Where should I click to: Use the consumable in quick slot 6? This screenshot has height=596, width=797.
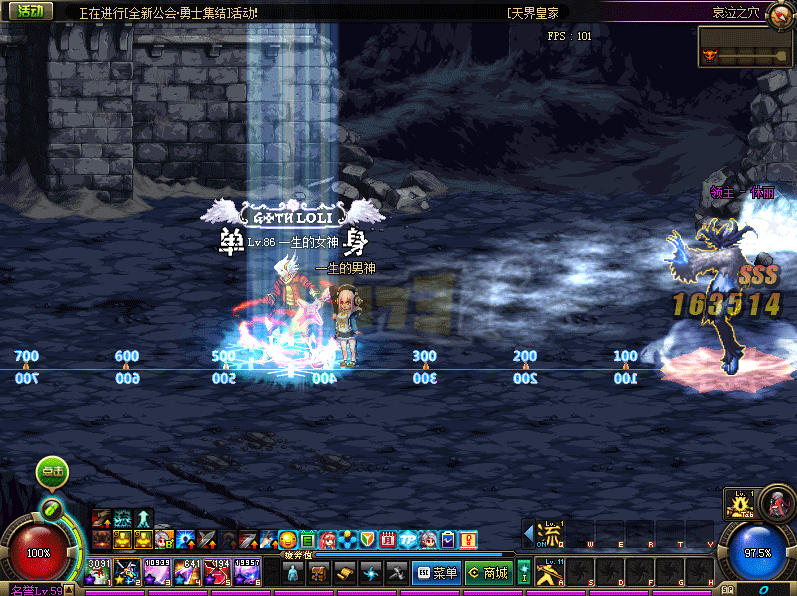tap(248, 573)
